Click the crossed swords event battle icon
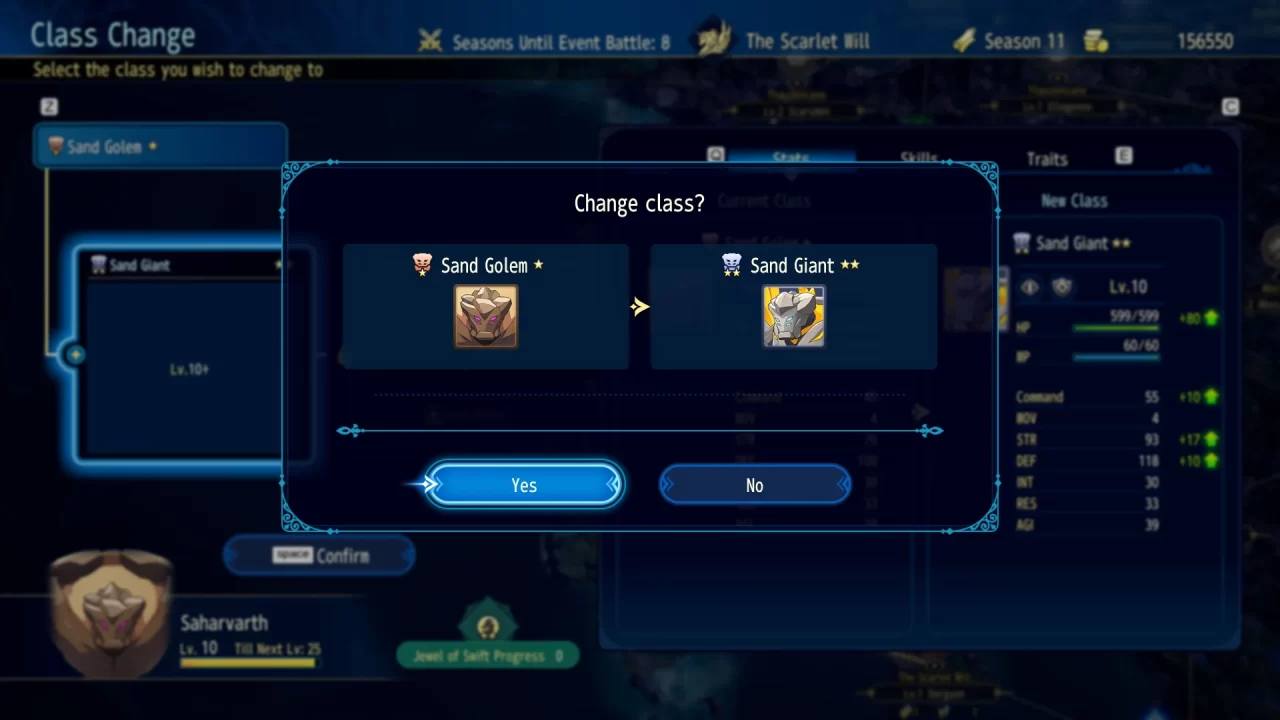The width and height of the screenshot is (1280, 720). (430, 41)
